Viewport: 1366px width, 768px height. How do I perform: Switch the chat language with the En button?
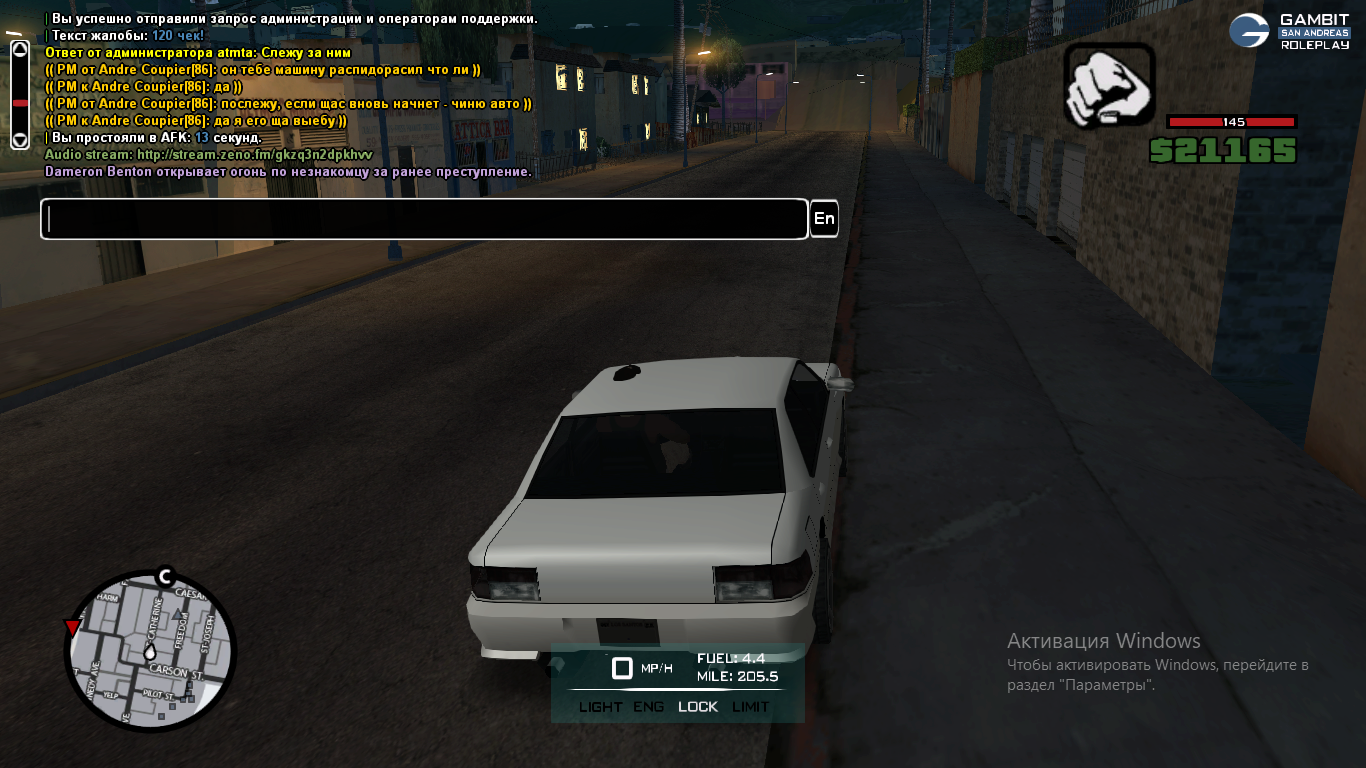[824, 219]
